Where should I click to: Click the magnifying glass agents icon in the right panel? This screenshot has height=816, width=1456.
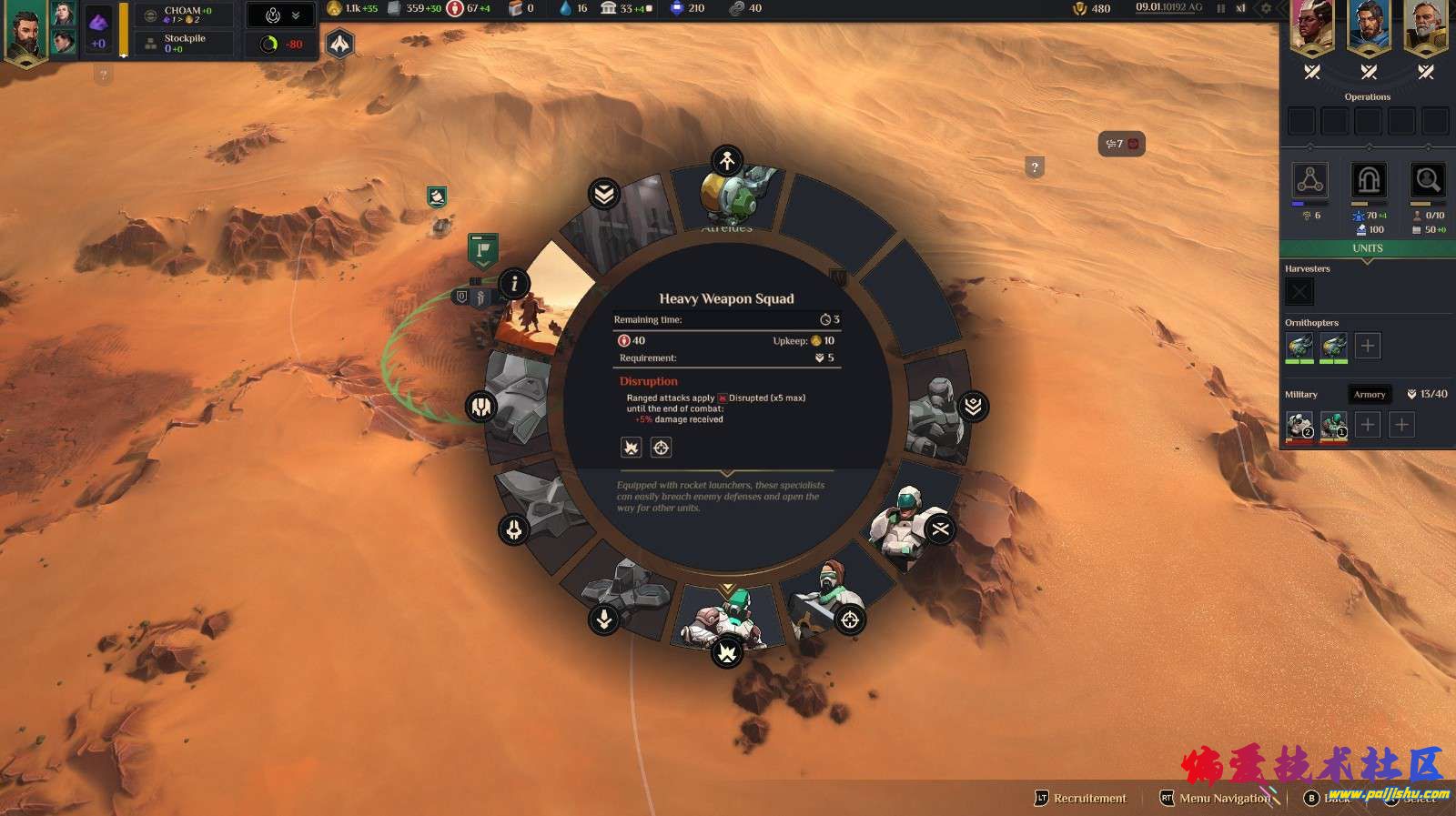click(x=1427, y=180)
